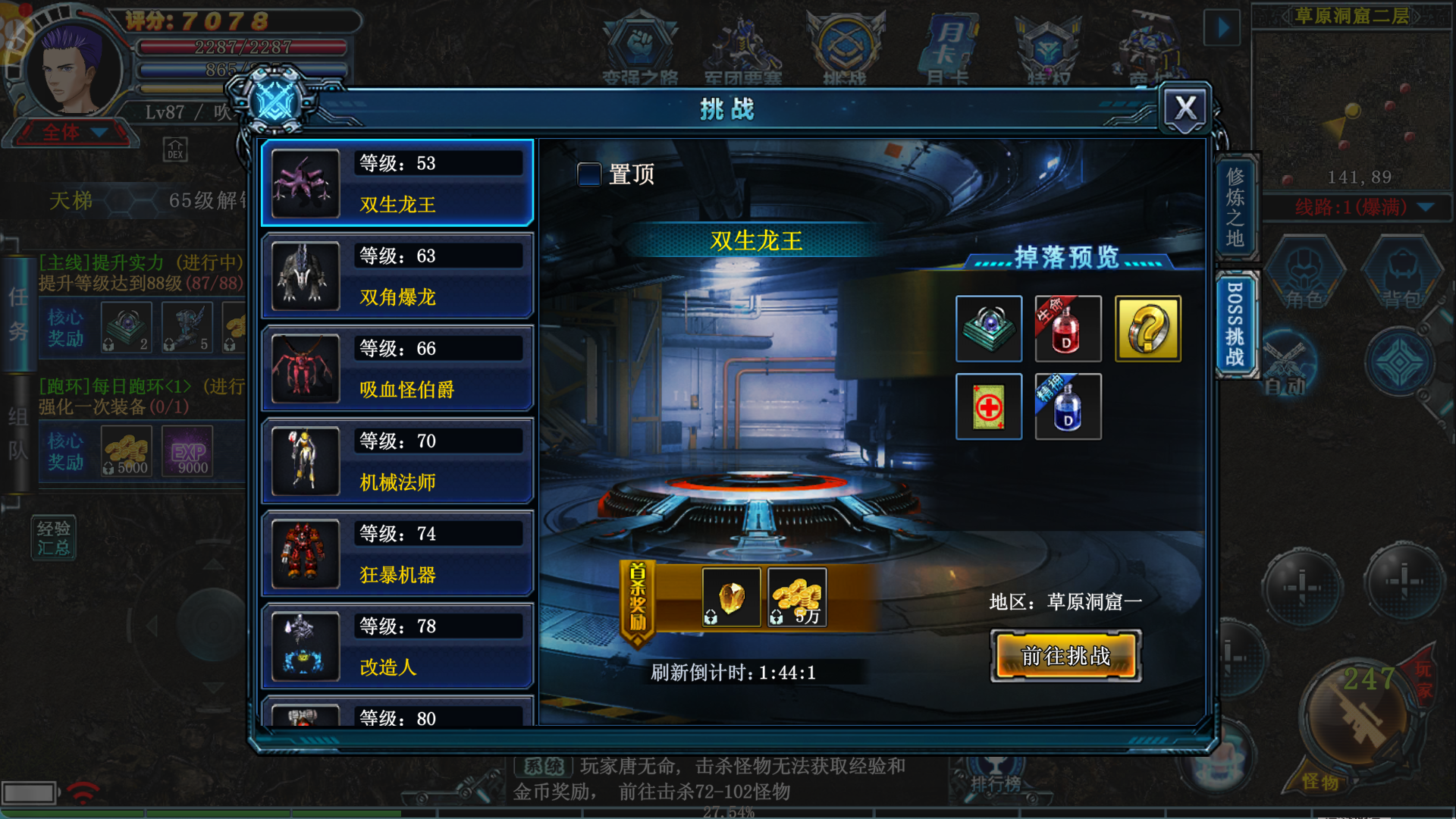The height and width of the screenshot is (819, 1456).
Task: Inspect the red cross medical book drop
Action: pos(989,406)
